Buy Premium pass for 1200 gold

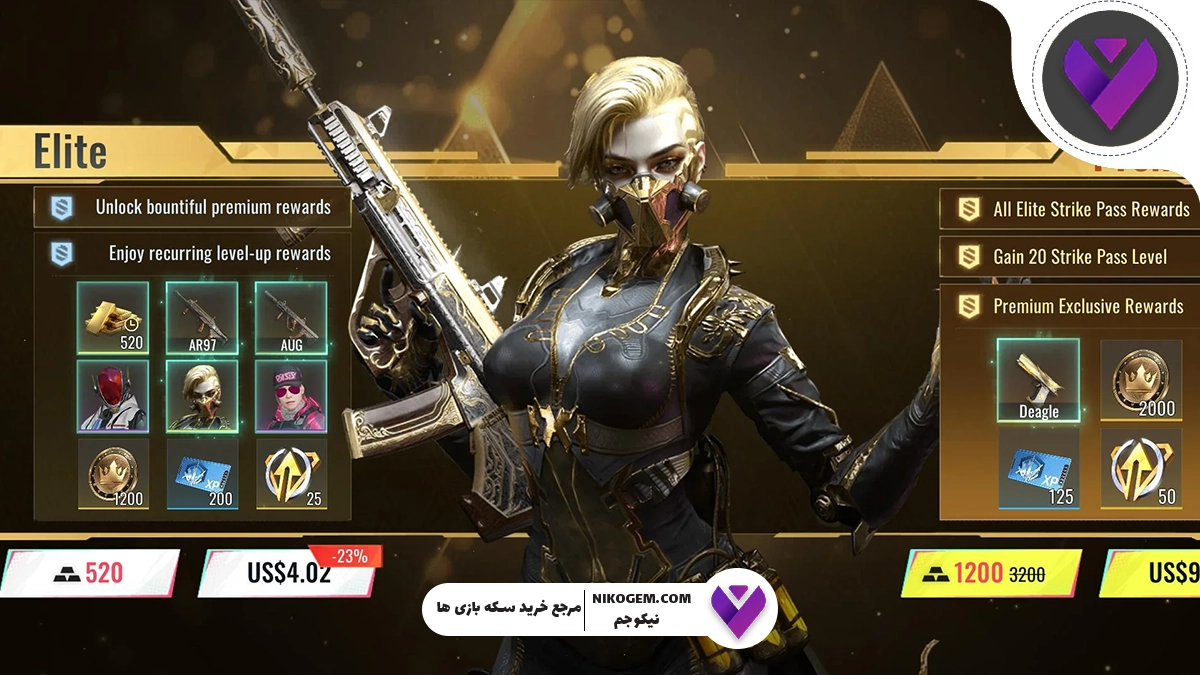tap(990, 574)
